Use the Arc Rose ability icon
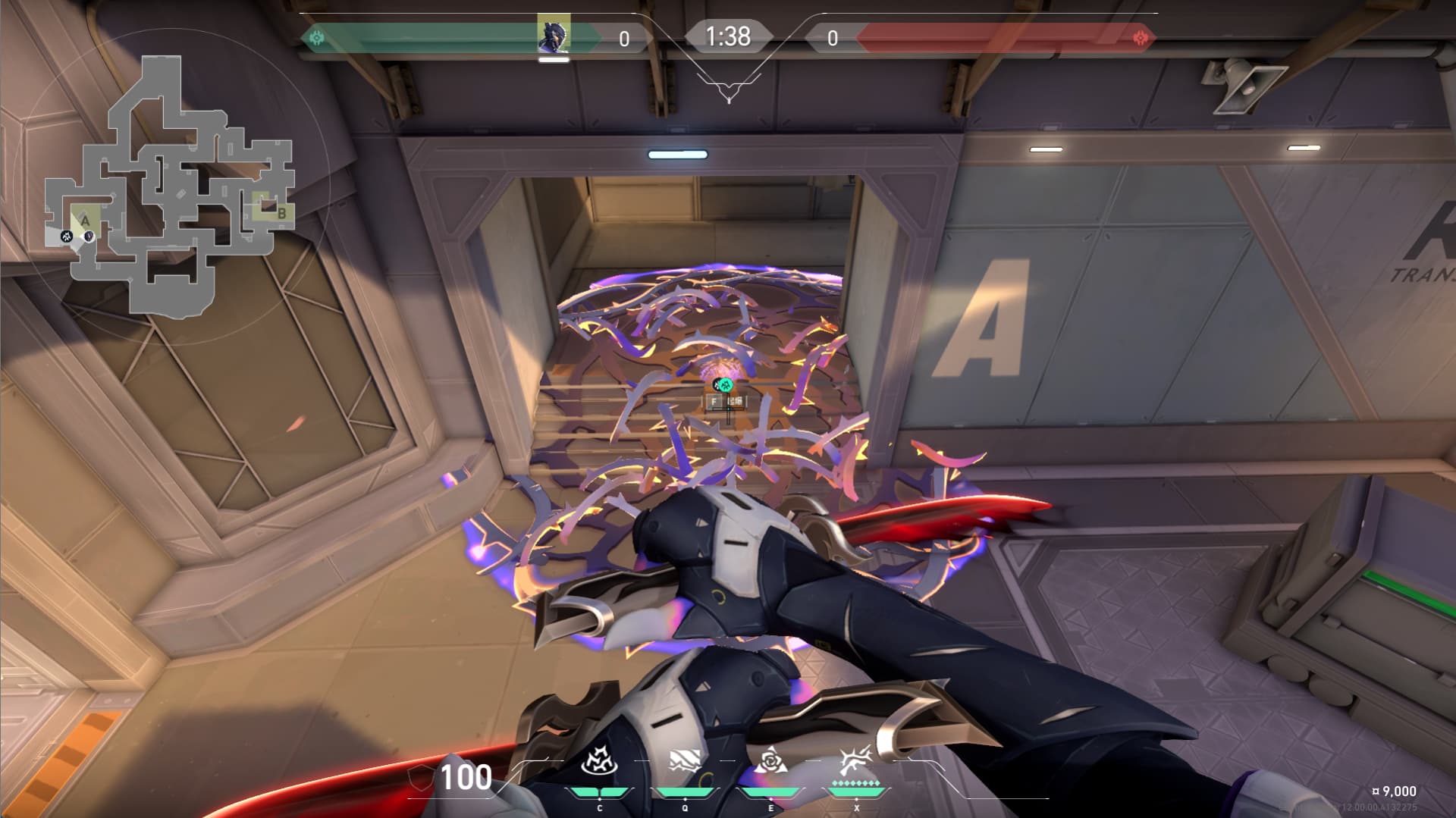Viewport: 1456px width, 818px height. click(770, 760)
